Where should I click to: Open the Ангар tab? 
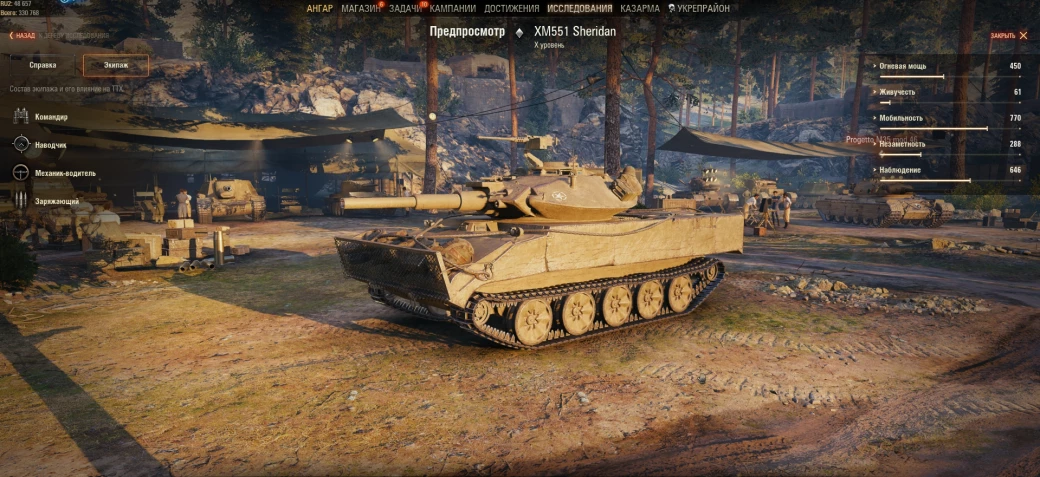(x=320, y=9)
